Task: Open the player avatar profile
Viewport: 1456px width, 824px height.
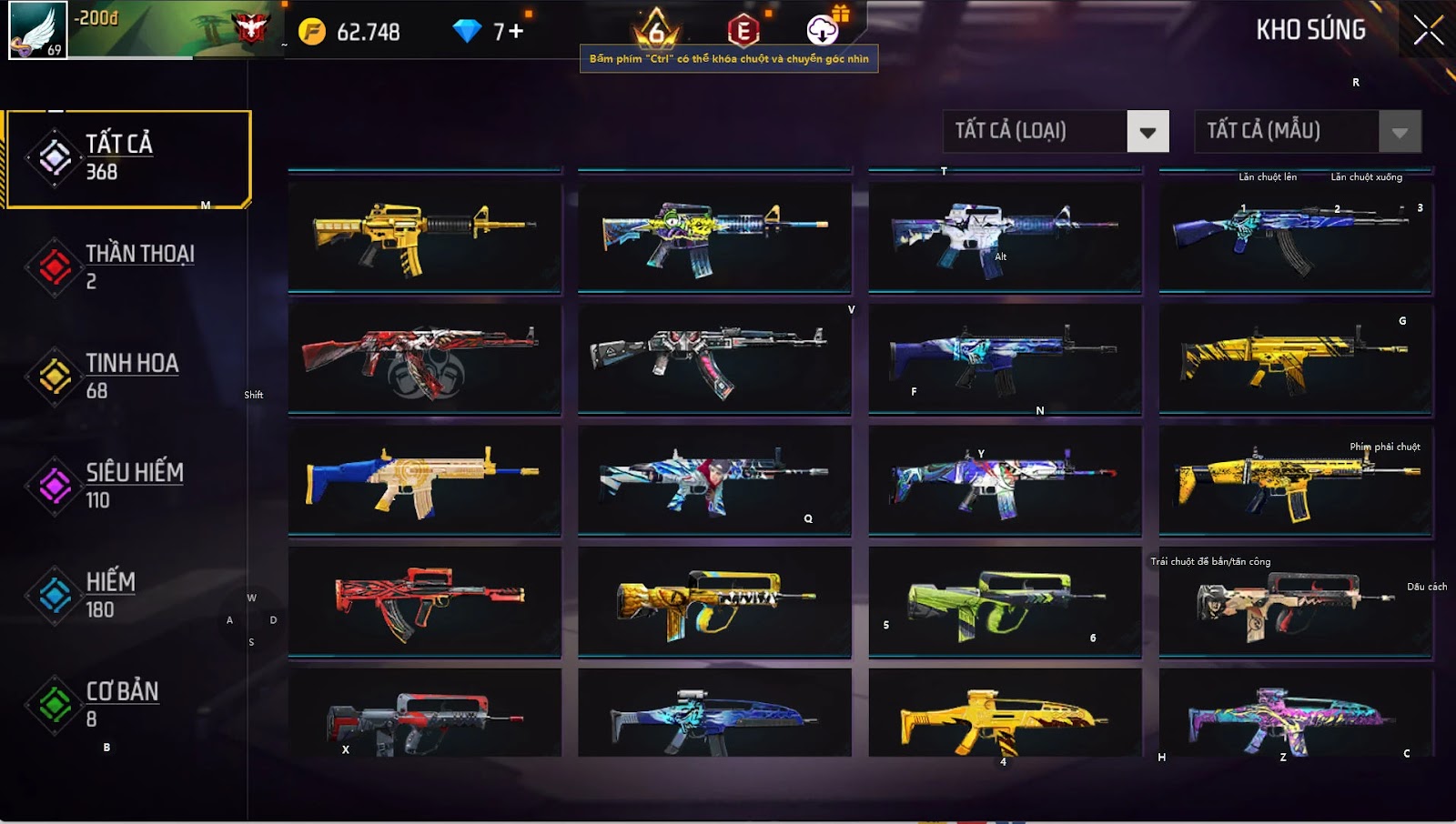Action: [37, 30]
